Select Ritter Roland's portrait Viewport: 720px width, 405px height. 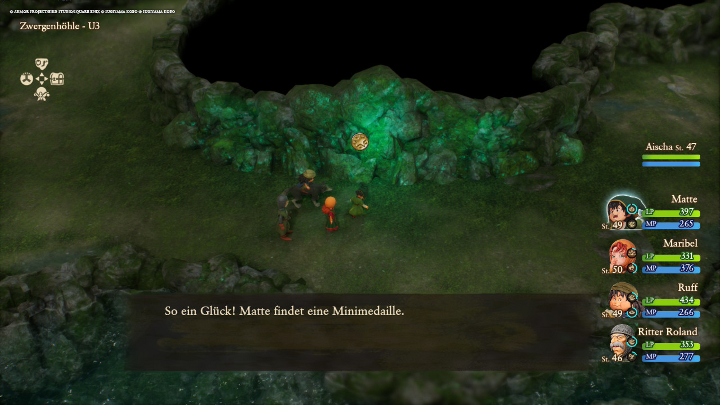619,343
